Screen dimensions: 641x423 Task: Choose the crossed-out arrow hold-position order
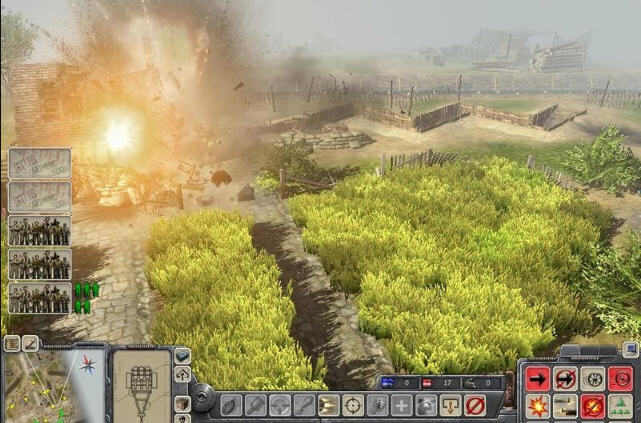565,379
